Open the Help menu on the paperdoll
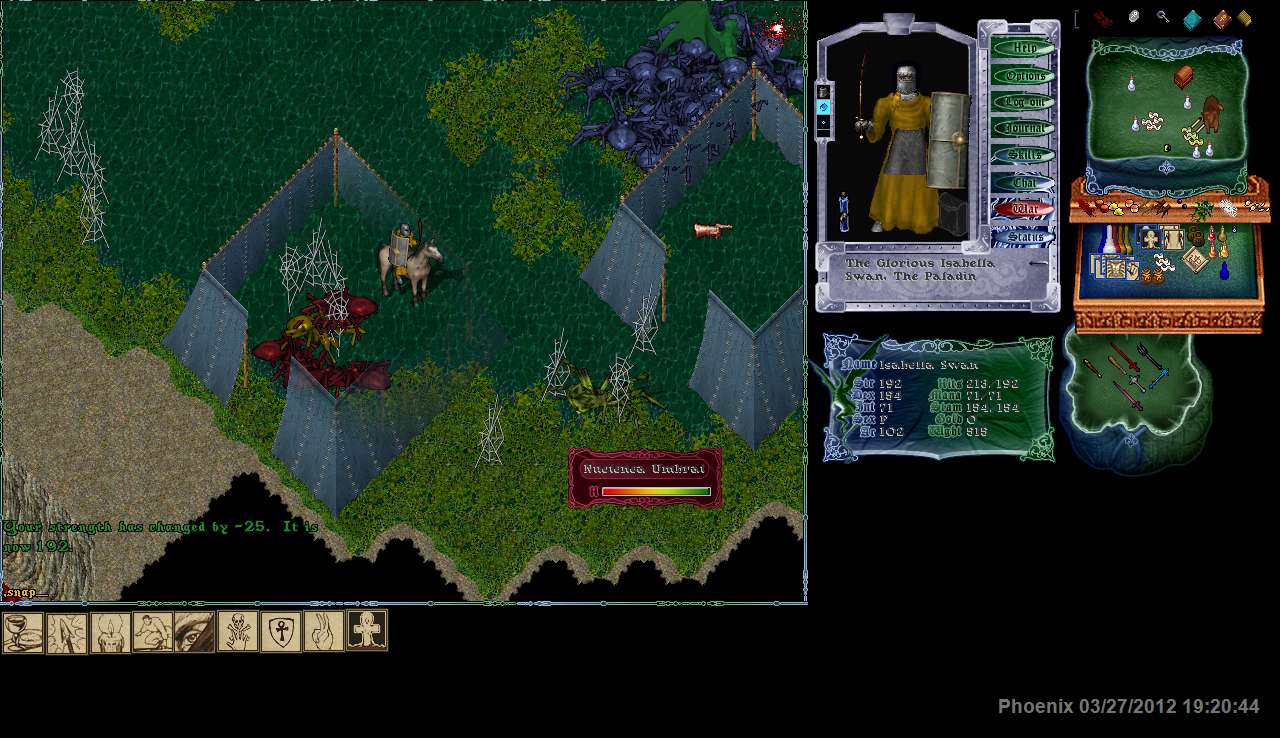Image resolution: width=1280 pixels, height=738 pixels. pos(1023,48)
